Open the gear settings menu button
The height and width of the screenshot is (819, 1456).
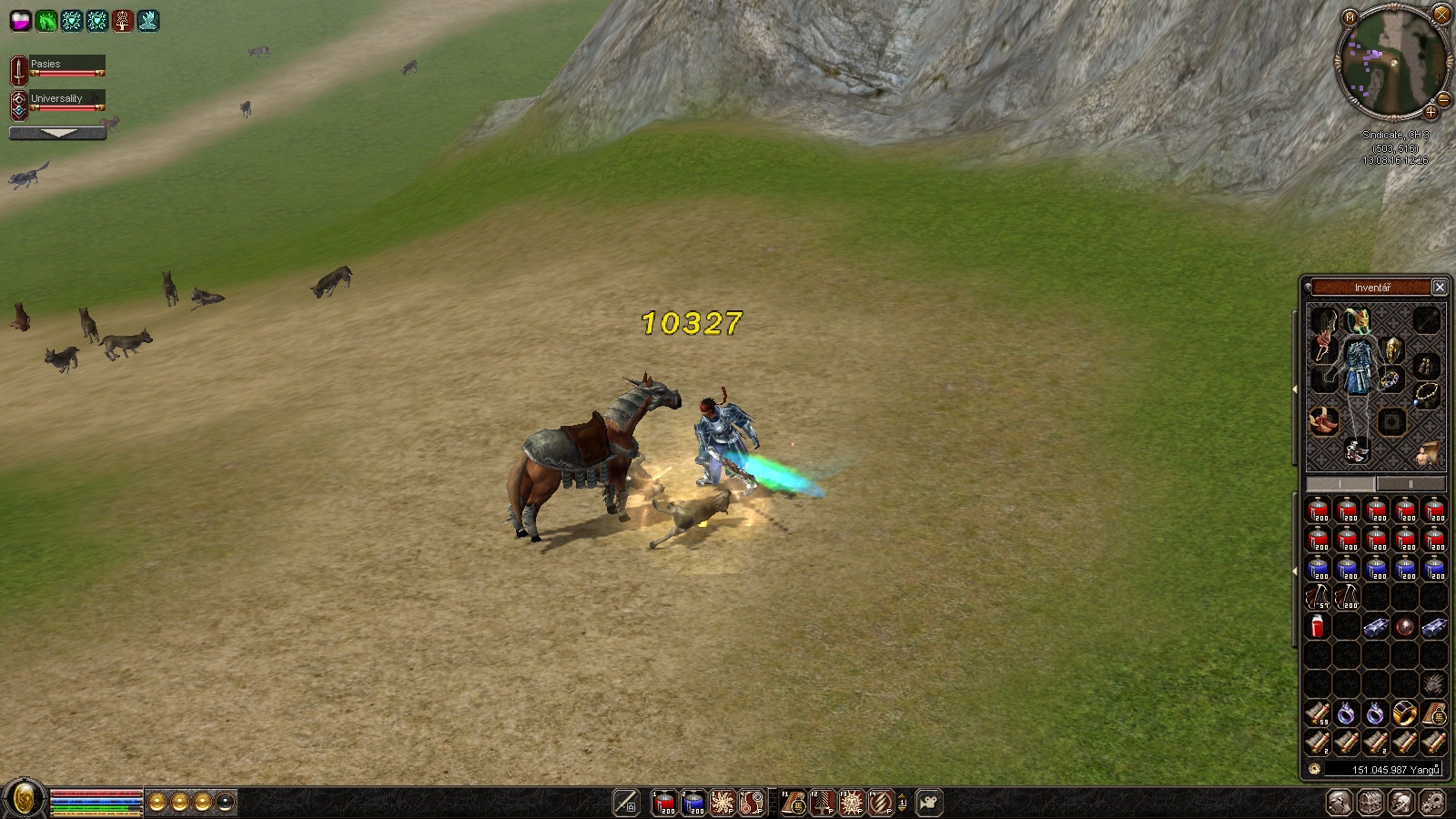[1432, 803]
